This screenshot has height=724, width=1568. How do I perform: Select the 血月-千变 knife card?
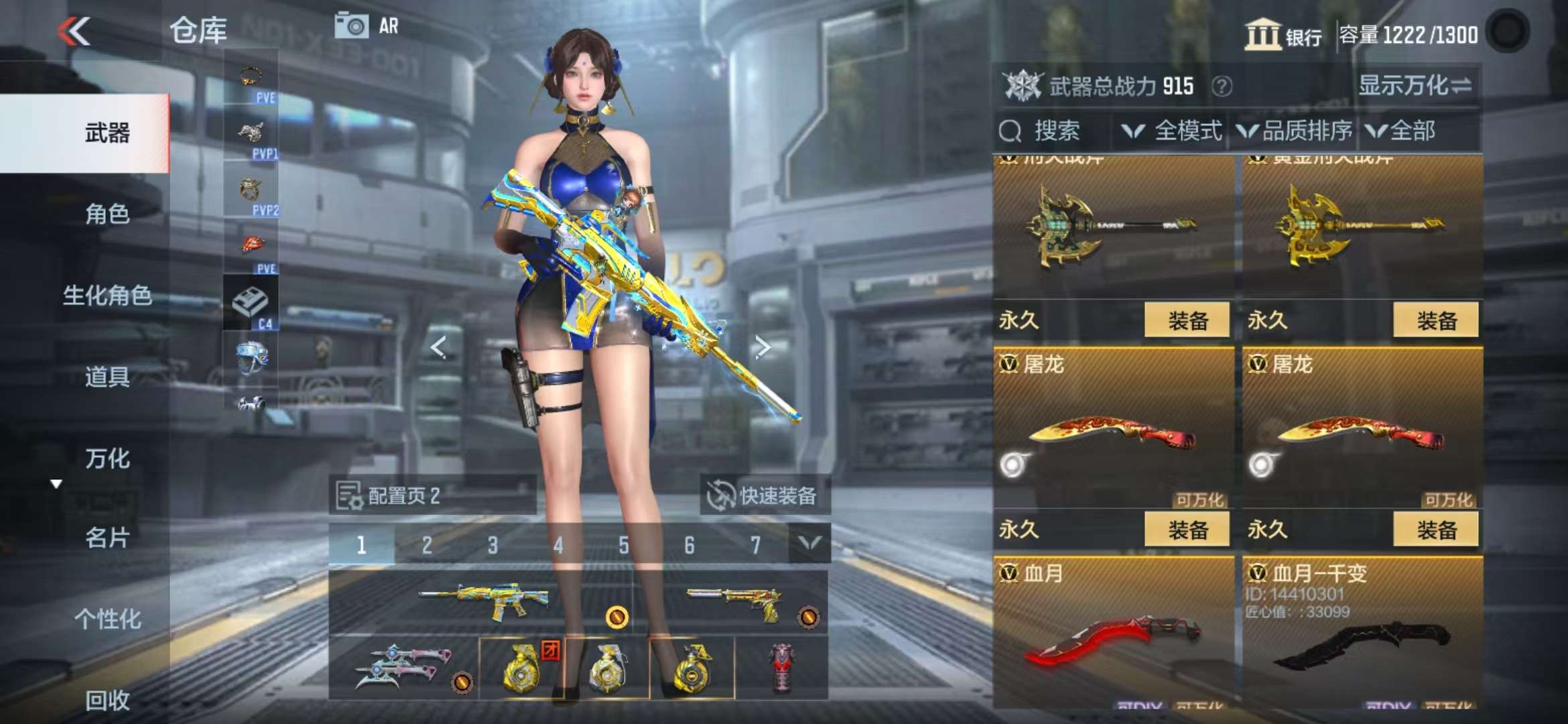[x=1362, y=630]
